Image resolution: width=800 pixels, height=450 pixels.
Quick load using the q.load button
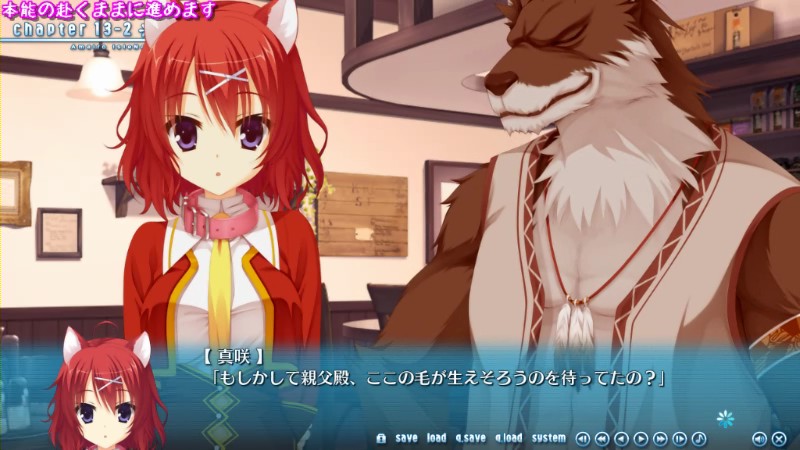pos(508,438)
